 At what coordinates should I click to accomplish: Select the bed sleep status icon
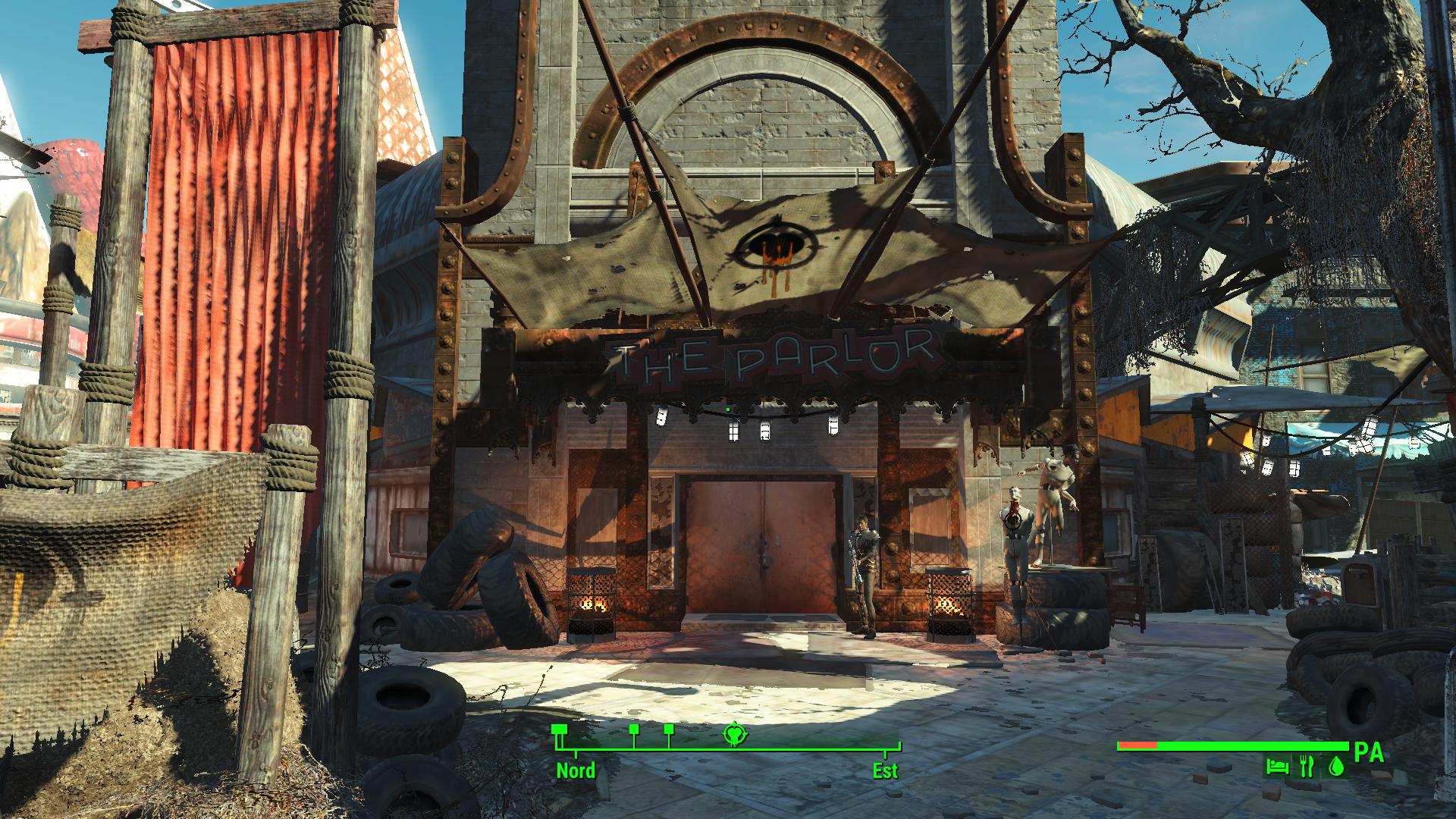point(1277,767)
